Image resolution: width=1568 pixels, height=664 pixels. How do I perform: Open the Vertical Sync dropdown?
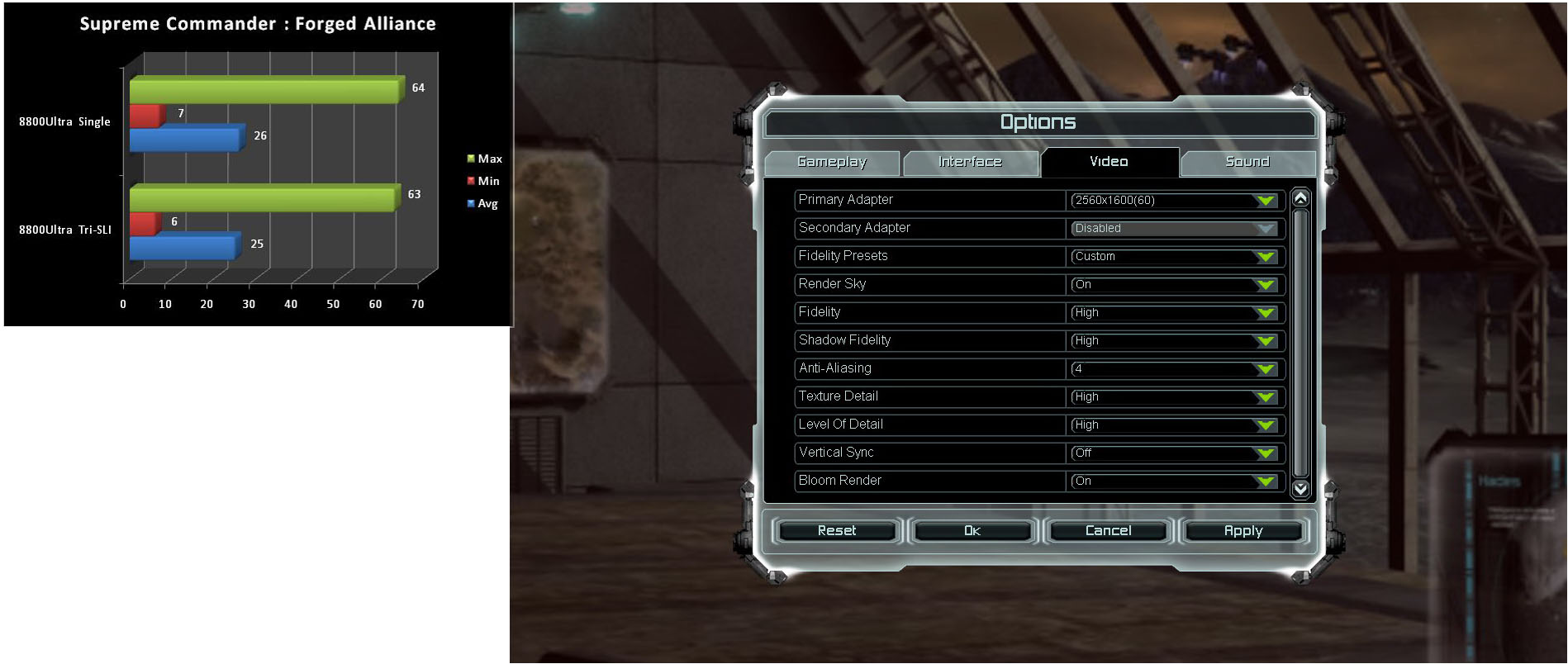[x=1174, y=453]
